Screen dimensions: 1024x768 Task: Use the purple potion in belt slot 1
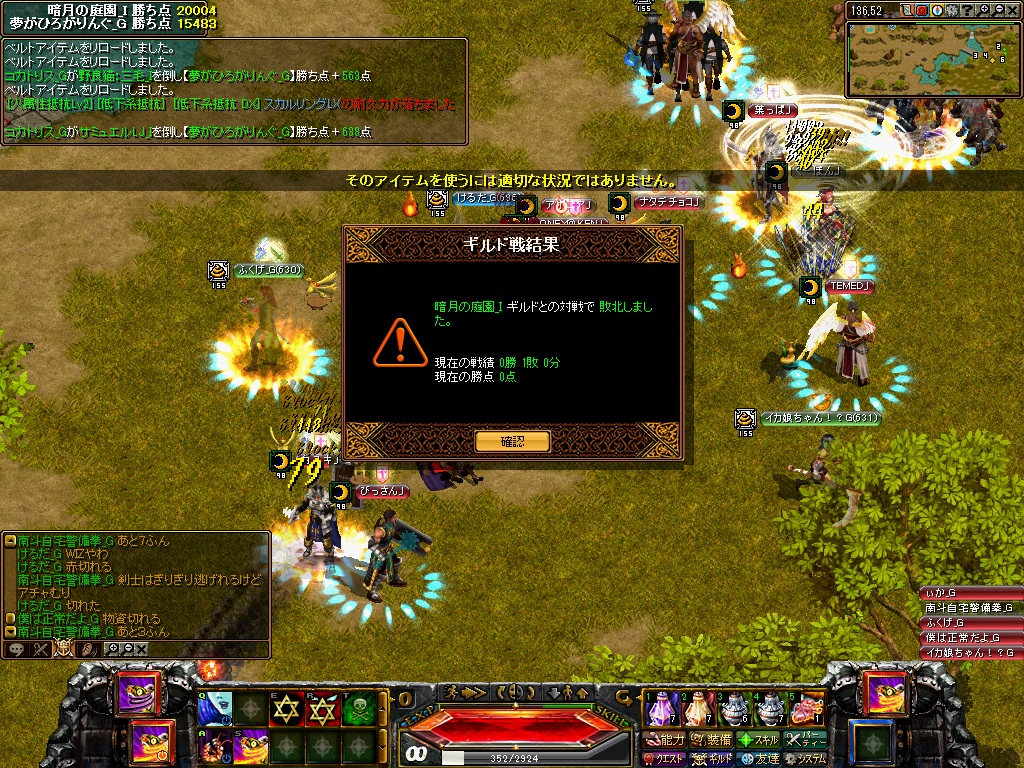(x=659, y=709)
